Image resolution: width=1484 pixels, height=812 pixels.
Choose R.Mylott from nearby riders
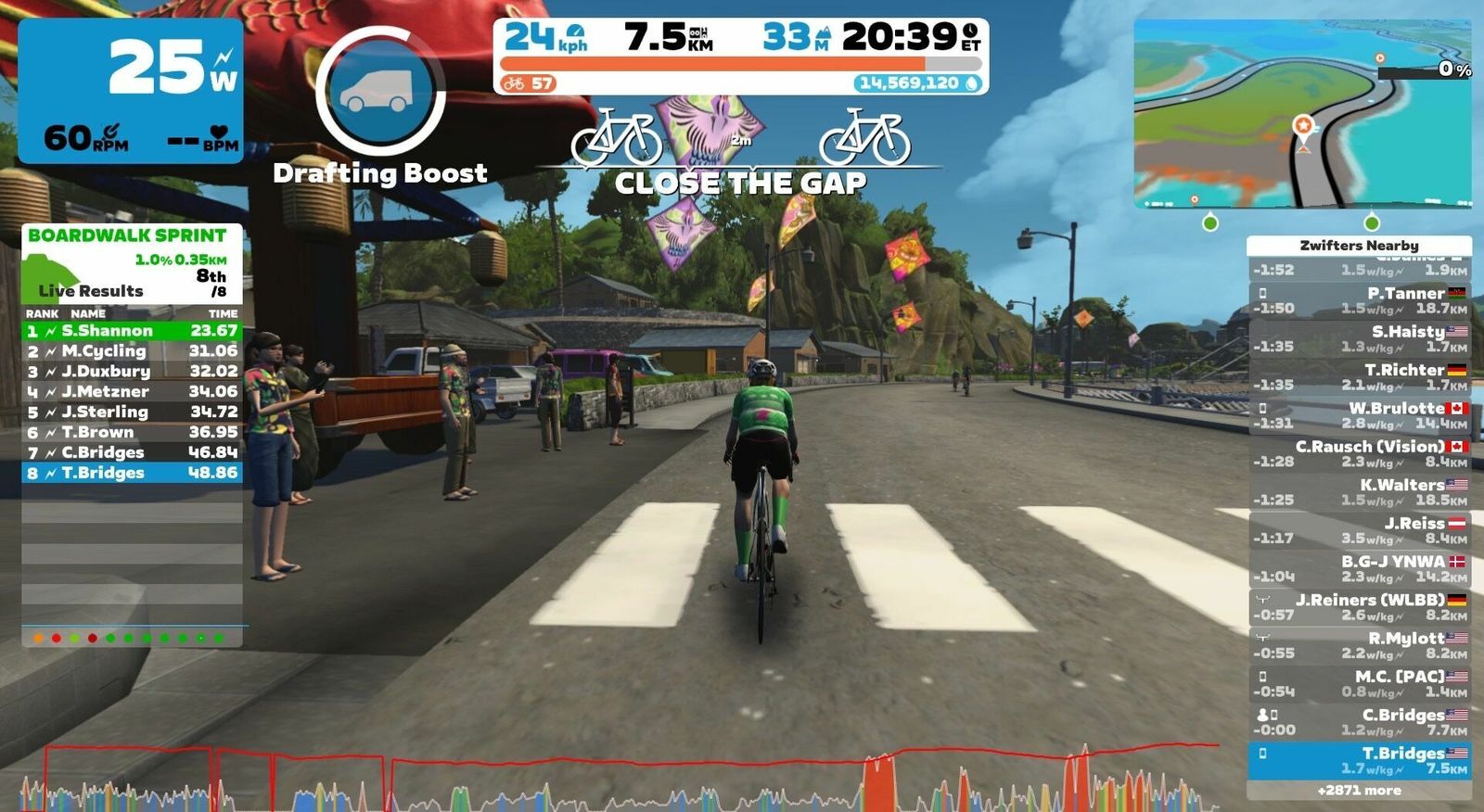(x=1359, y=645)
